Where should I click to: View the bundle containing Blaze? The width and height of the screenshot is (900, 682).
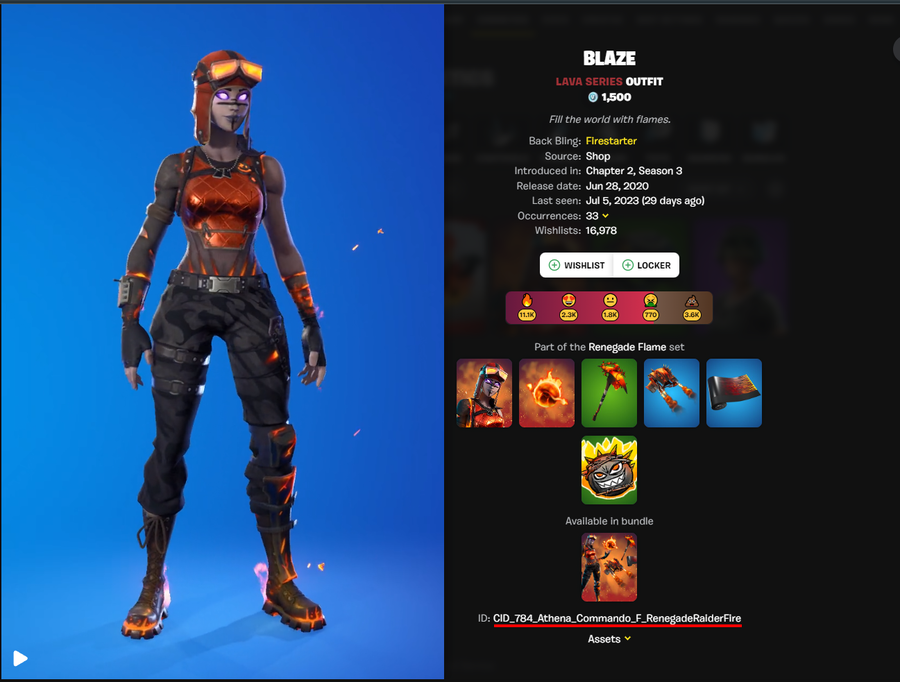pos(609,567)
